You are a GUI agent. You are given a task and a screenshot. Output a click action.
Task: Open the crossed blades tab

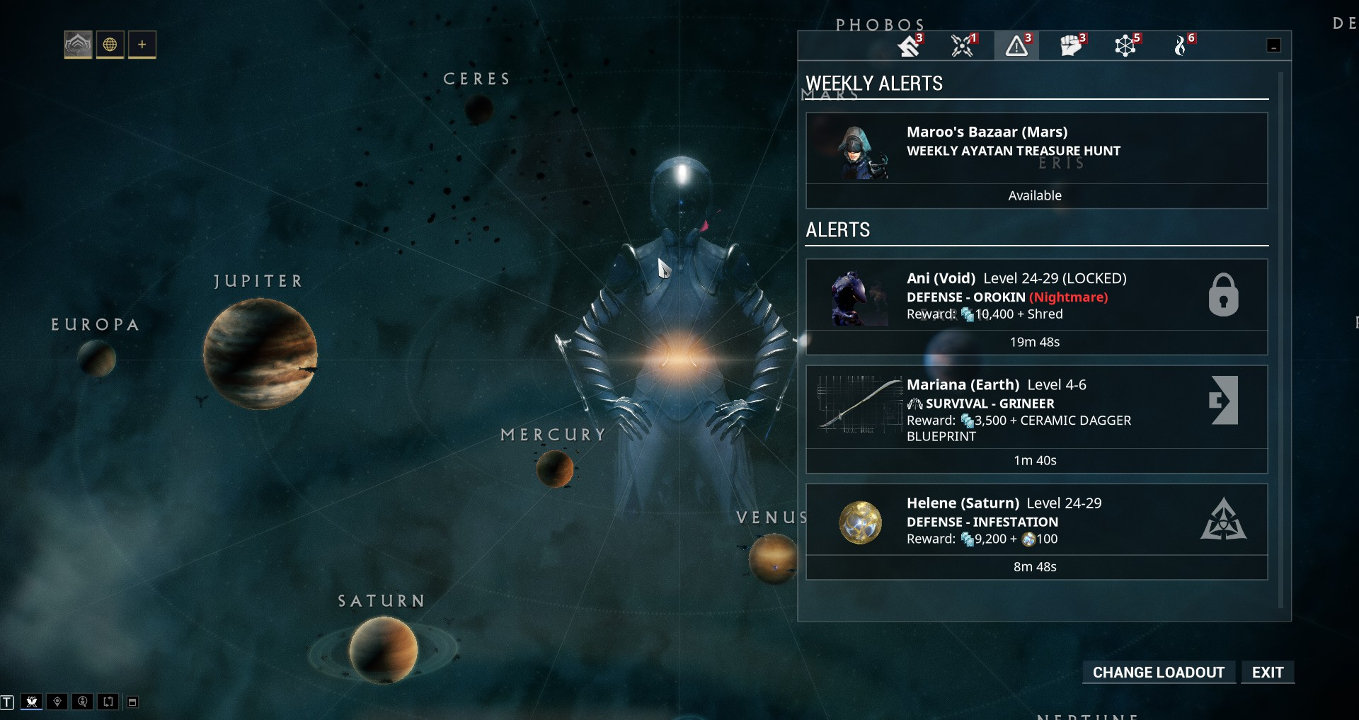962,46
